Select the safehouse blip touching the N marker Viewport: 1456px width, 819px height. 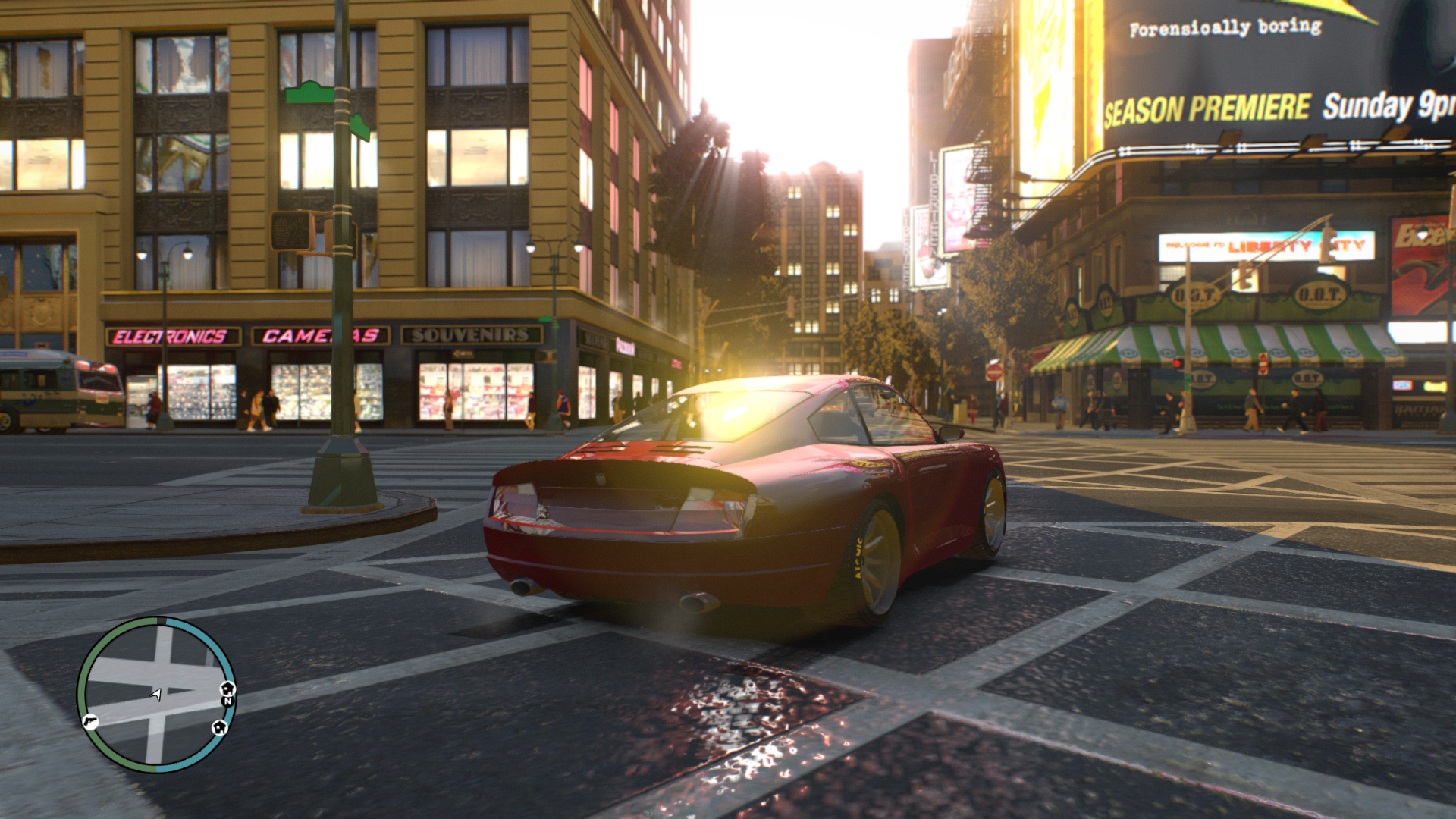[x=227, y=689]
